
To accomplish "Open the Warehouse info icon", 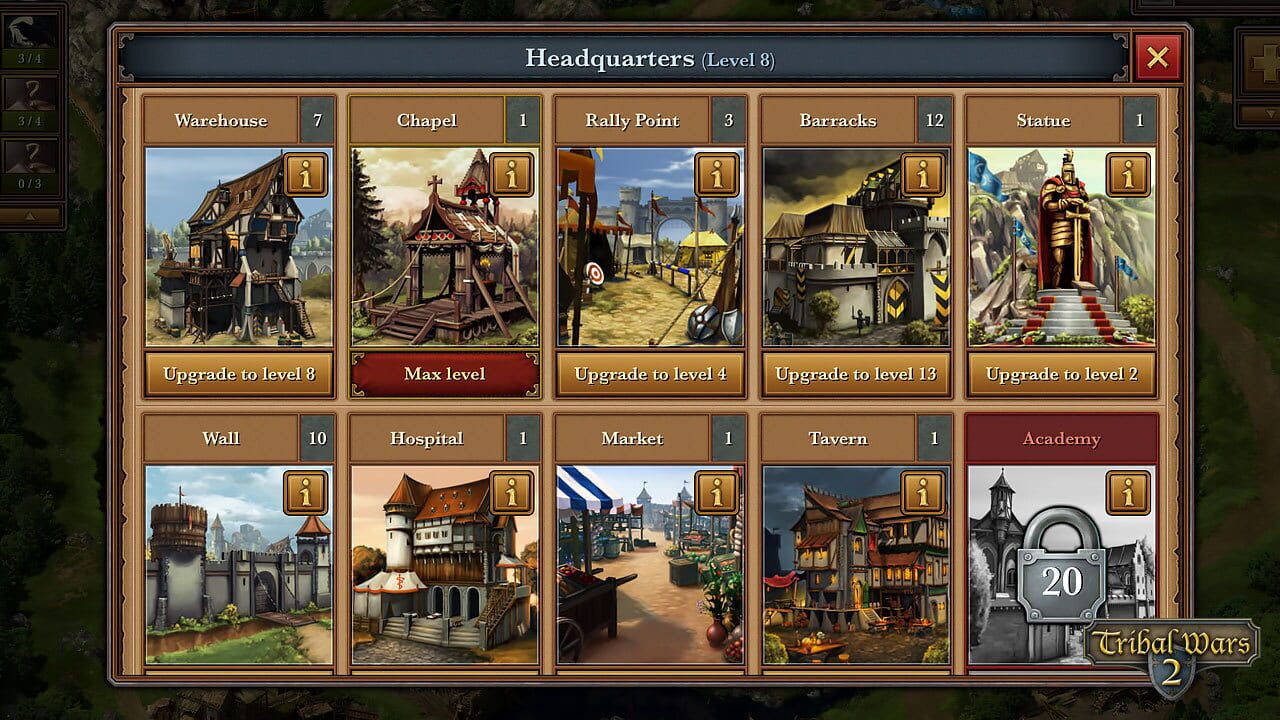I will [305, 174].
